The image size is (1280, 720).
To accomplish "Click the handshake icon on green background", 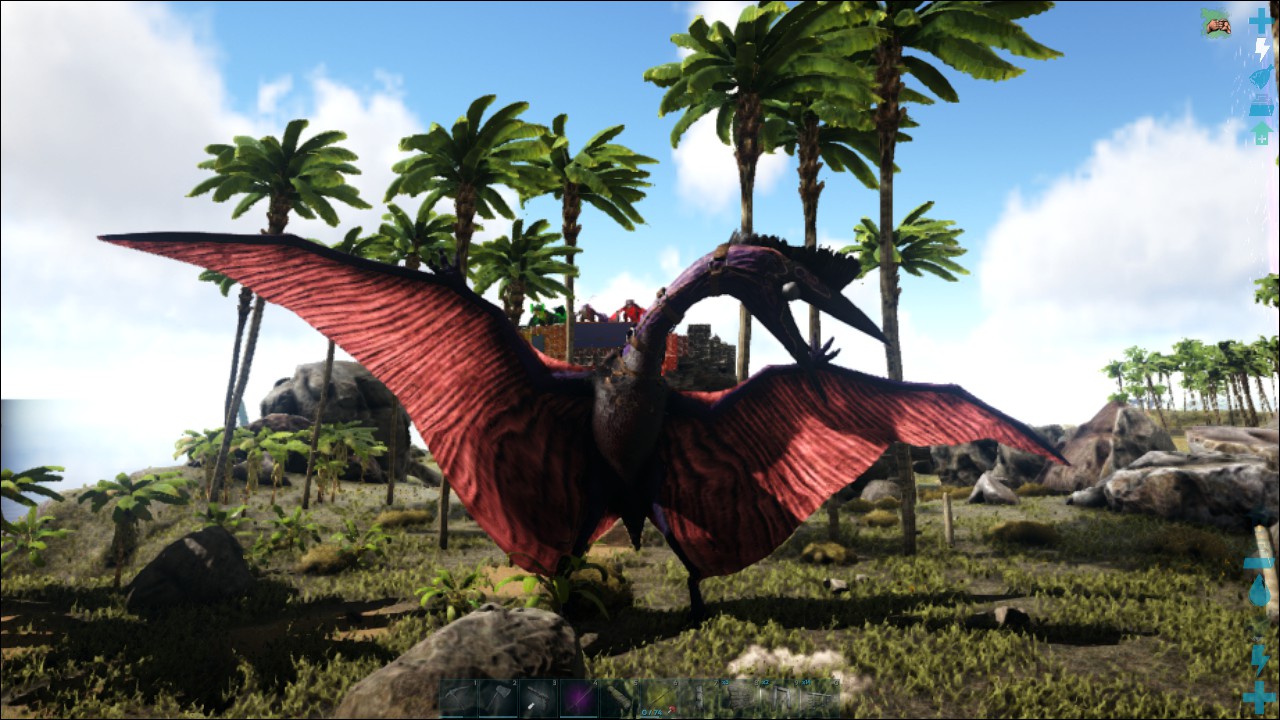I will click(1216, 24).
